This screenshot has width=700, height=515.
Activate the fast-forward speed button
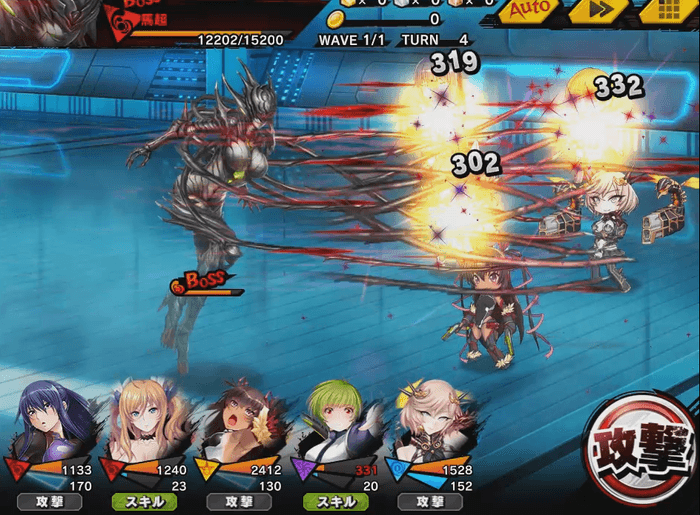598,11
